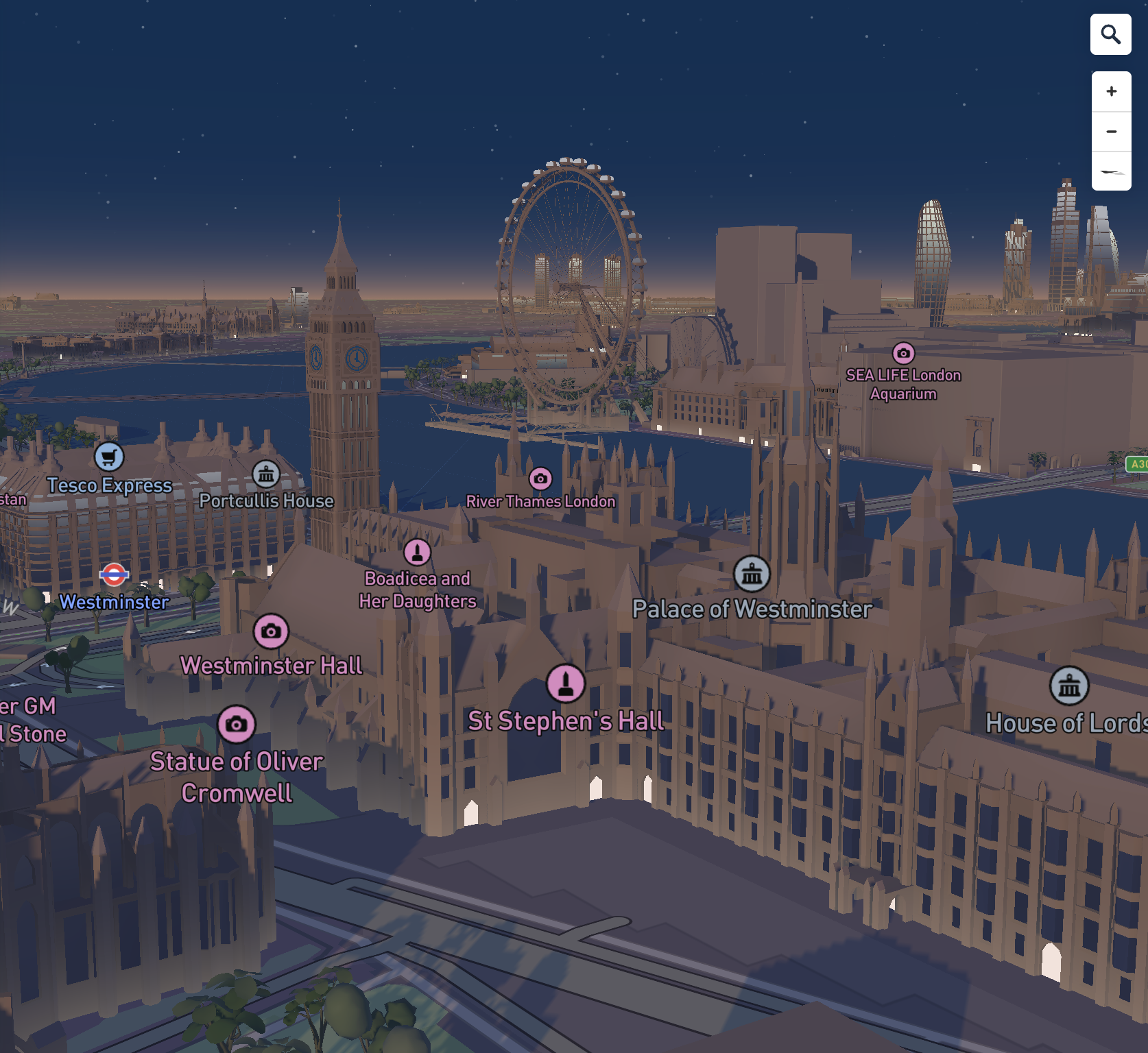Select the Palace of Westminster marker
1148x1053 pixels.
pos(752,574)
